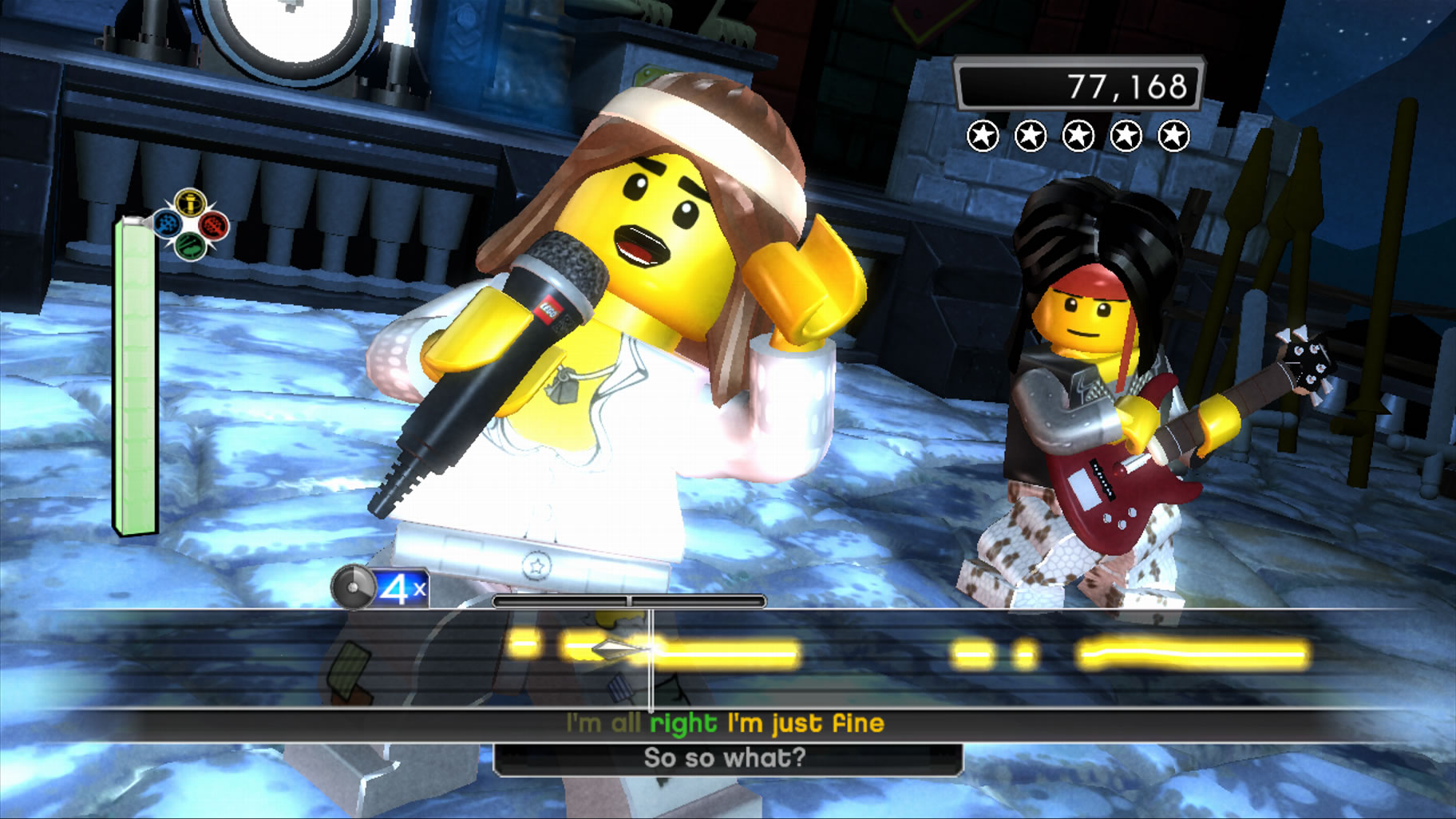Viewport: 1456px width, 819px height.
Task: Click the yellow microphone vocals icon
Action: tap(190, 204)
